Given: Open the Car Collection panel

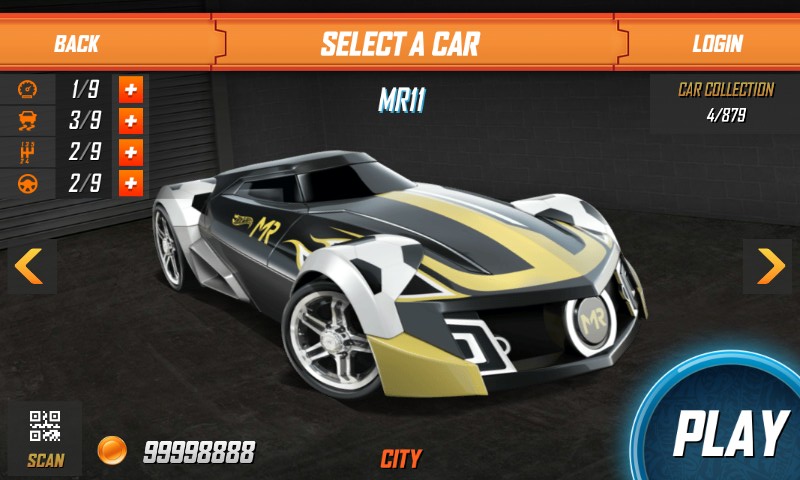Looking at the screenshot, I should coord(725,102).
